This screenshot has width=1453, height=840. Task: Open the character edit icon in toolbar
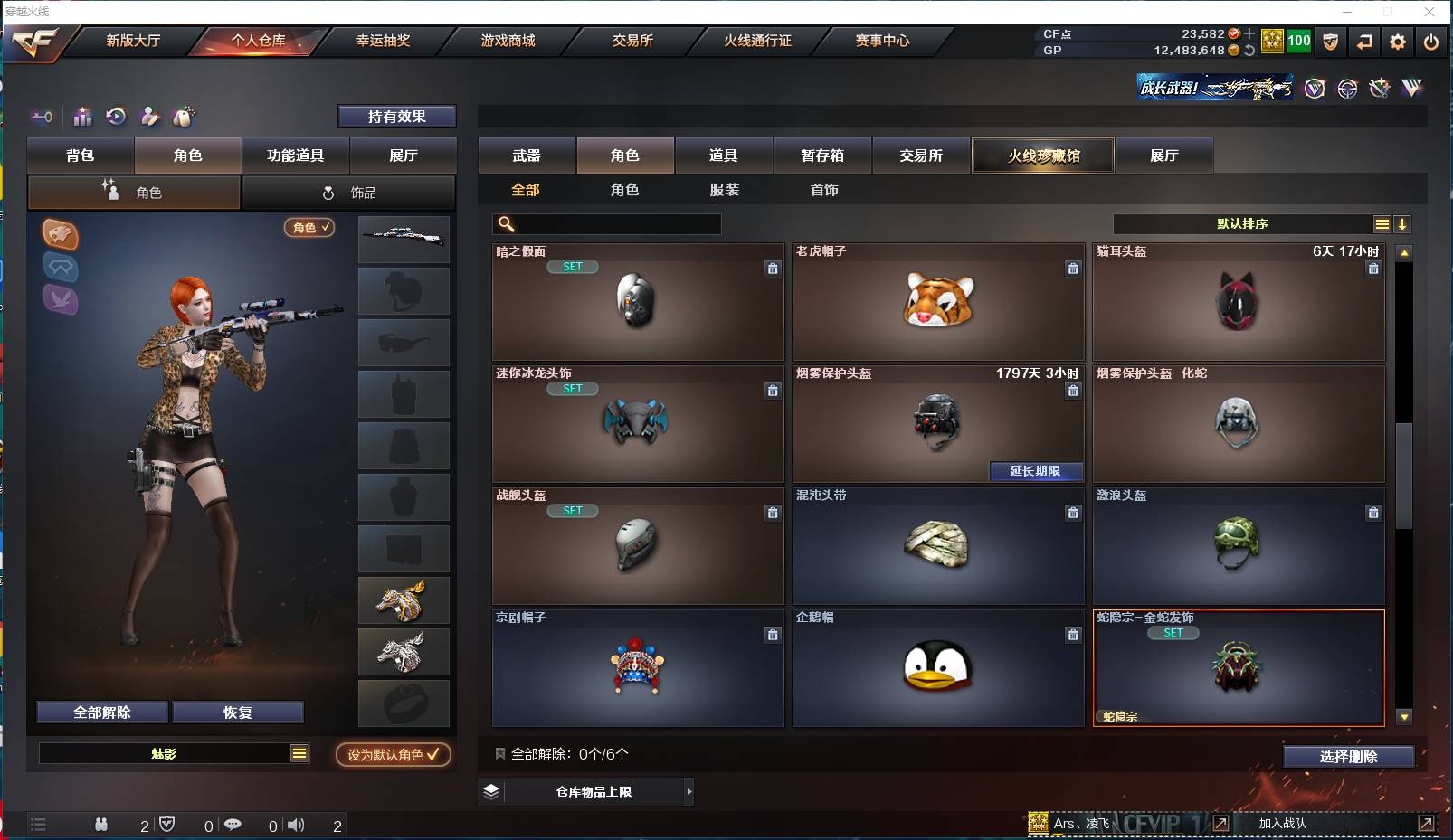[x=149, y=117]
